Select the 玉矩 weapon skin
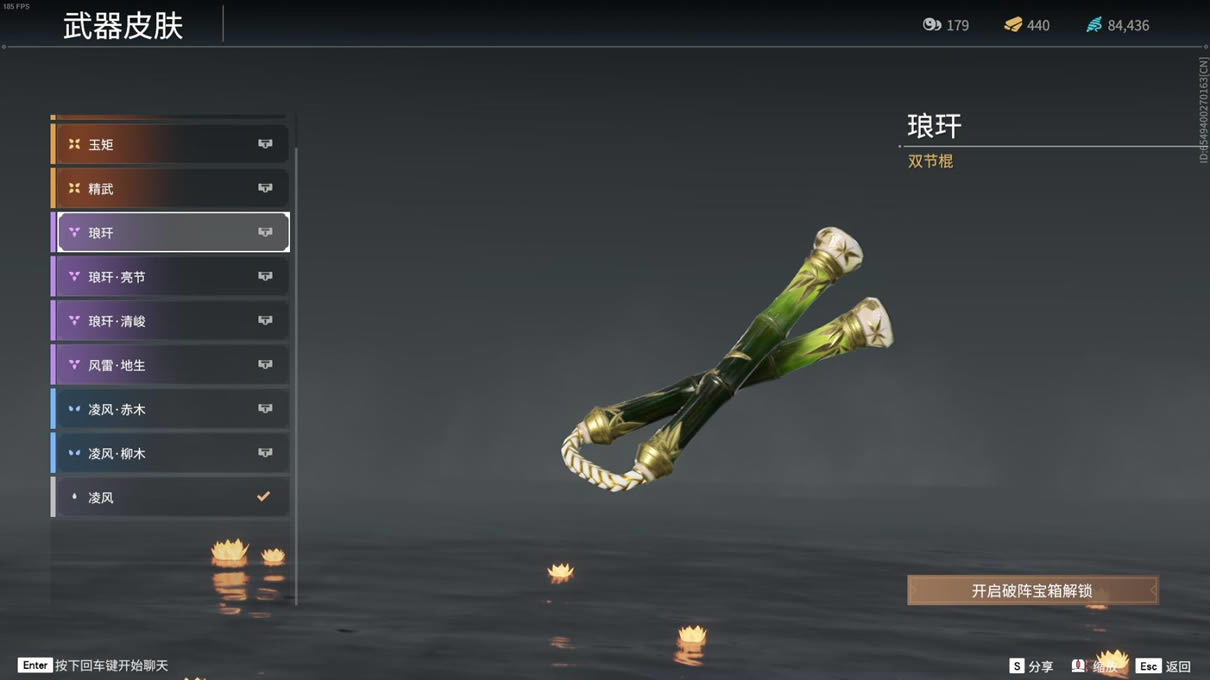Screen dimensions: 1210x680 [x=172, y=145]
